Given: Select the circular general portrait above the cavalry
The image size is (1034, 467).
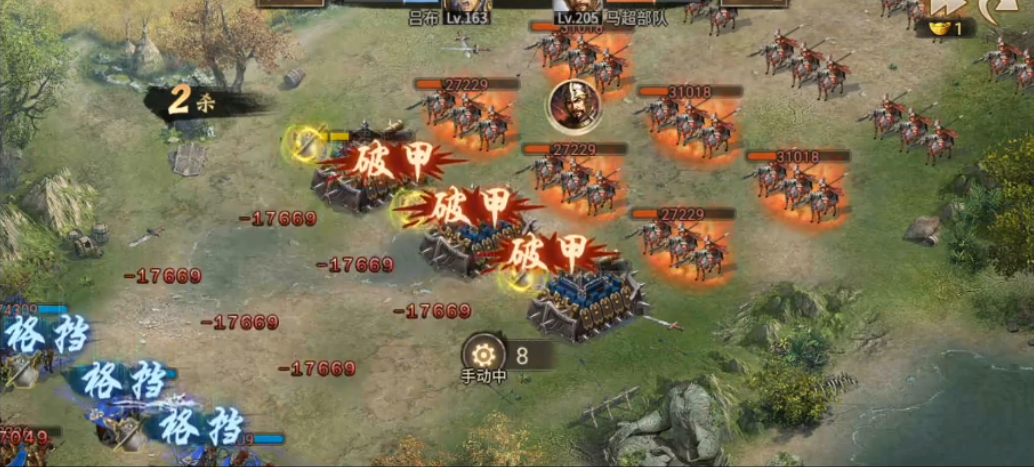Looking at the screenshot, I should pos(573,103).
